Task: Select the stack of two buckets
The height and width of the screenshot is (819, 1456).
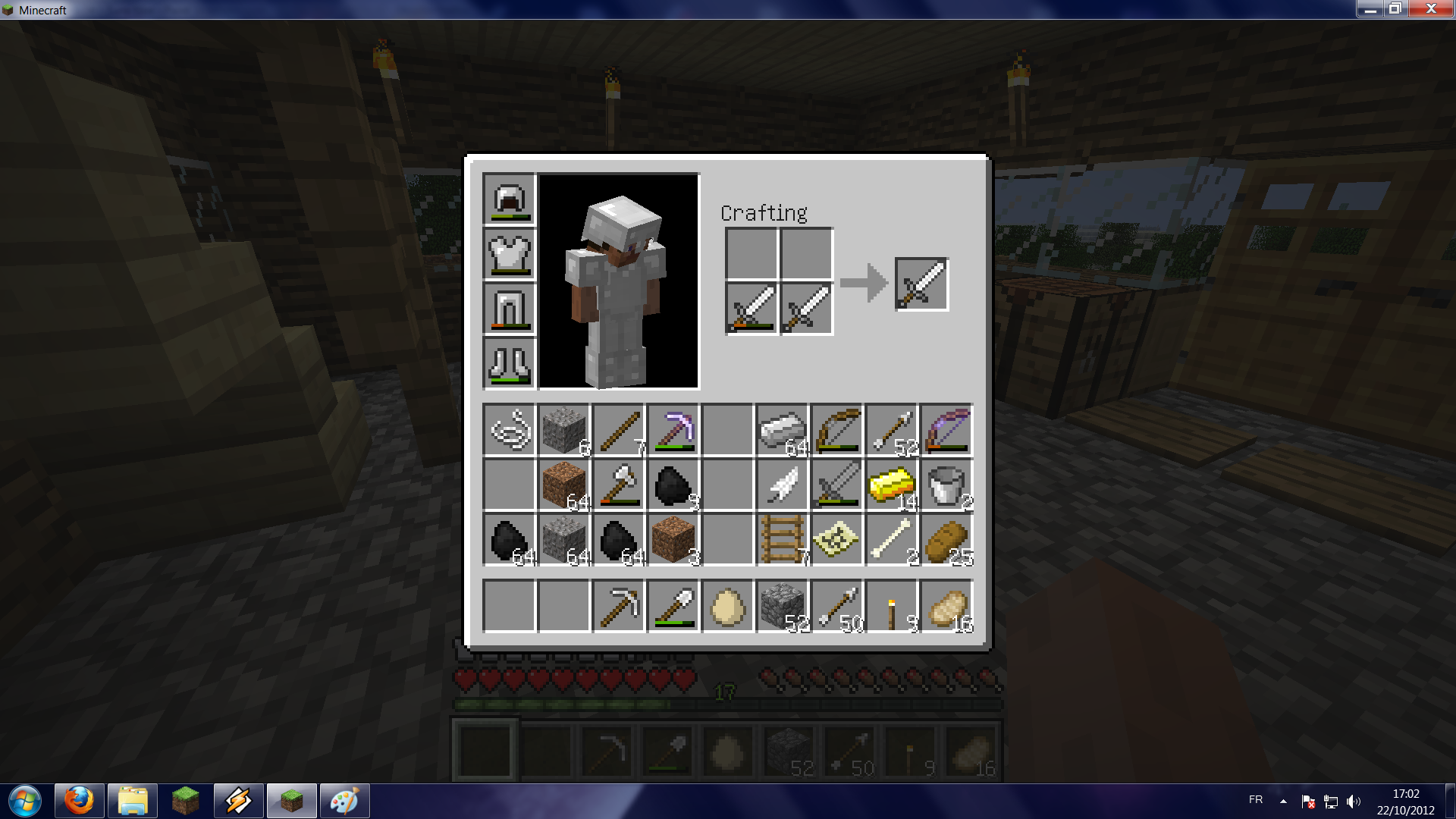Action: pos(946,485)
